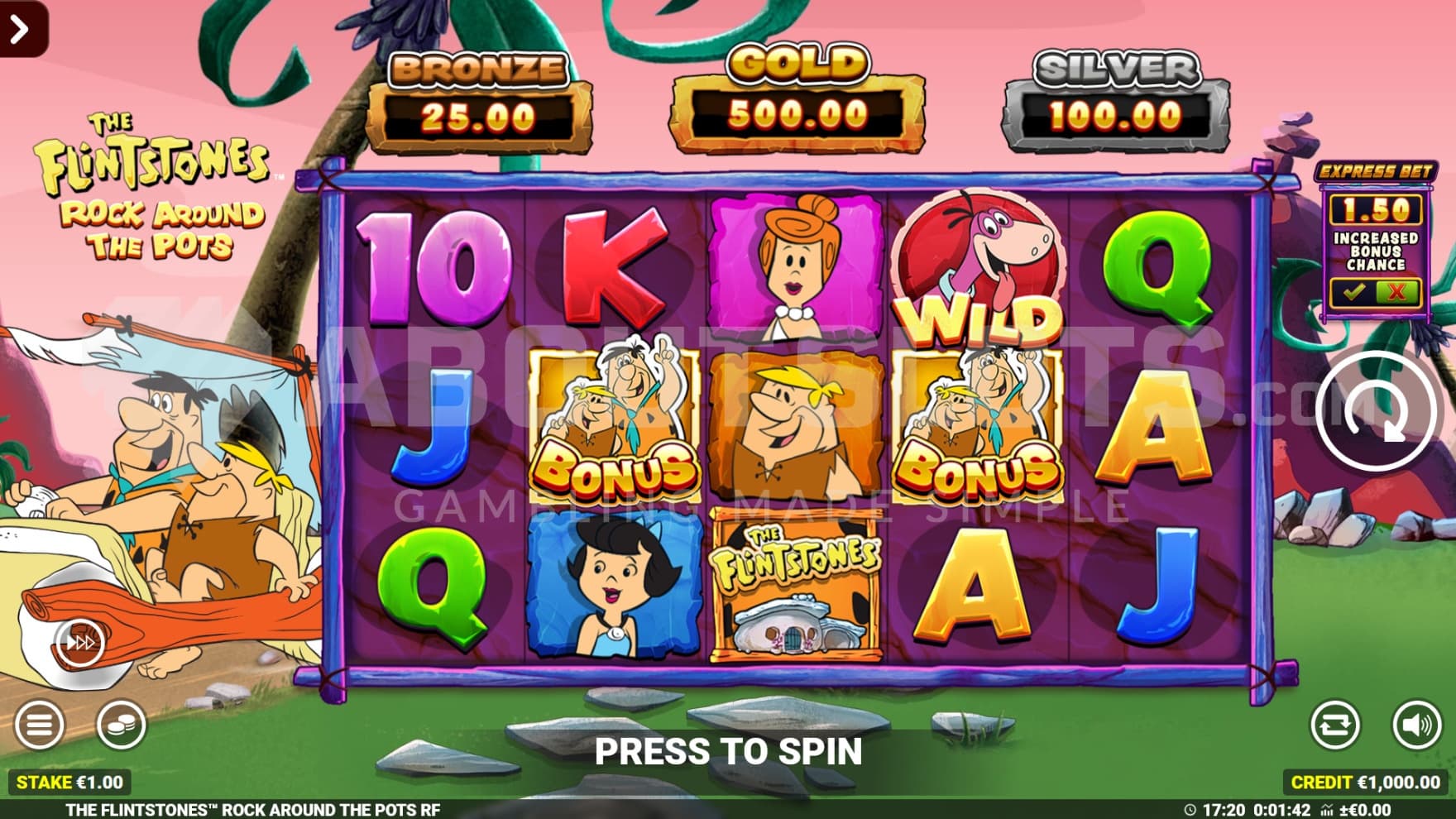Open the hamburger menu
The width and height of the screenshot is (1456, 819).
[38, 726]
